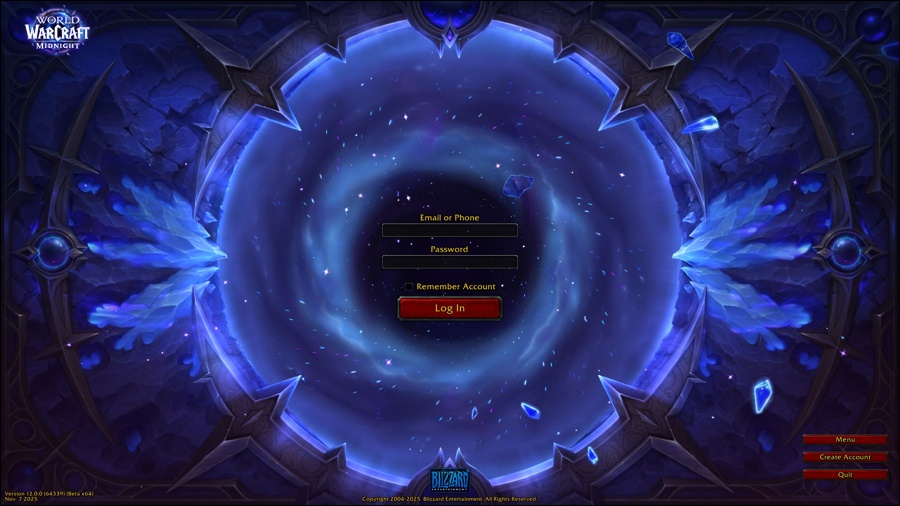Viewport: 900px width, 506px height.
Task: Focus the Password text box
Action: click(x=449, y=262)
